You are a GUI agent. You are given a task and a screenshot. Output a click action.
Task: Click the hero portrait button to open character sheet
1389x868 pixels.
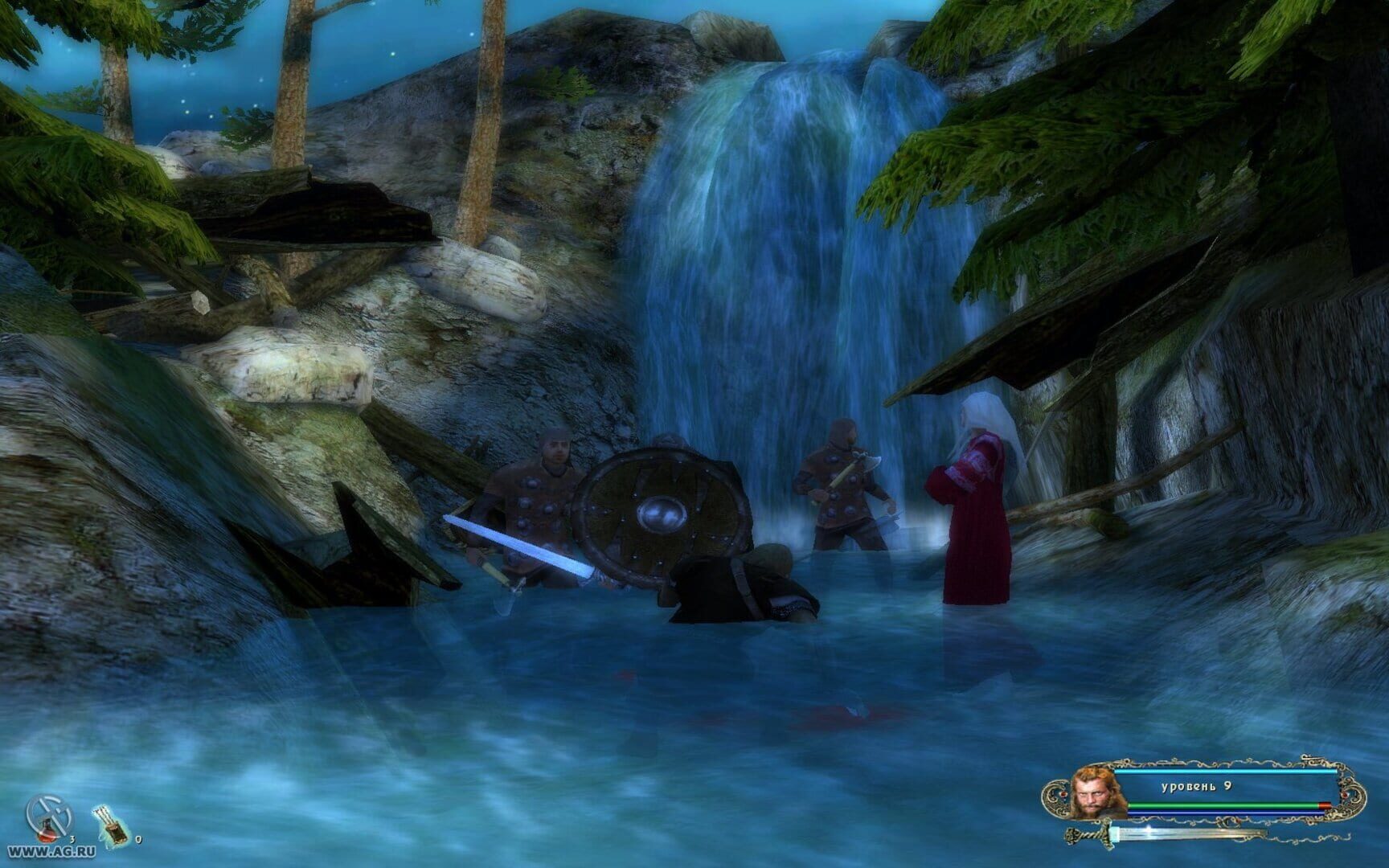pos(1092,794)
